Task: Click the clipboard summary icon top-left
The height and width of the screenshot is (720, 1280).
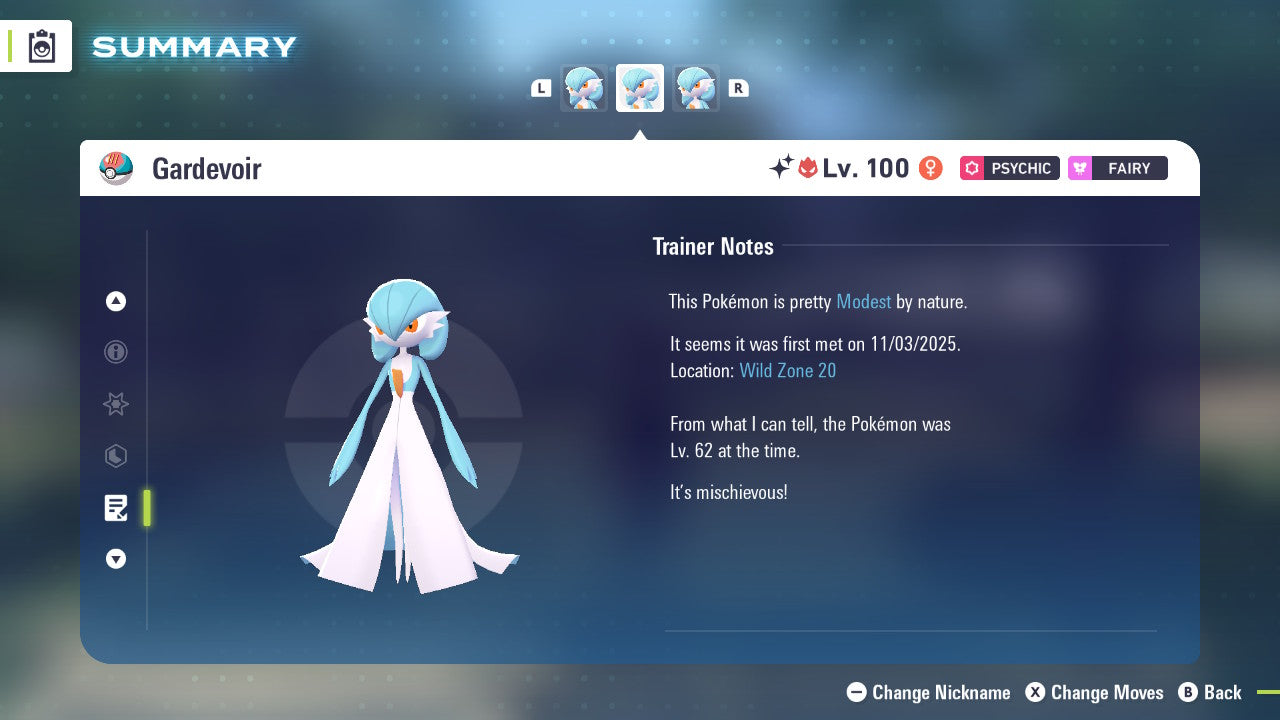Action: tap(40, 46)
